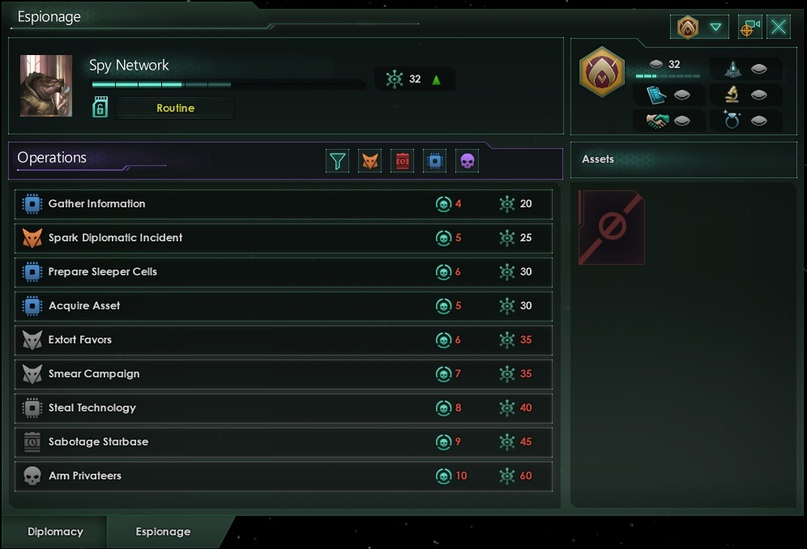
Task: Click the green funnel filter icon
Action: click(338, 161)
